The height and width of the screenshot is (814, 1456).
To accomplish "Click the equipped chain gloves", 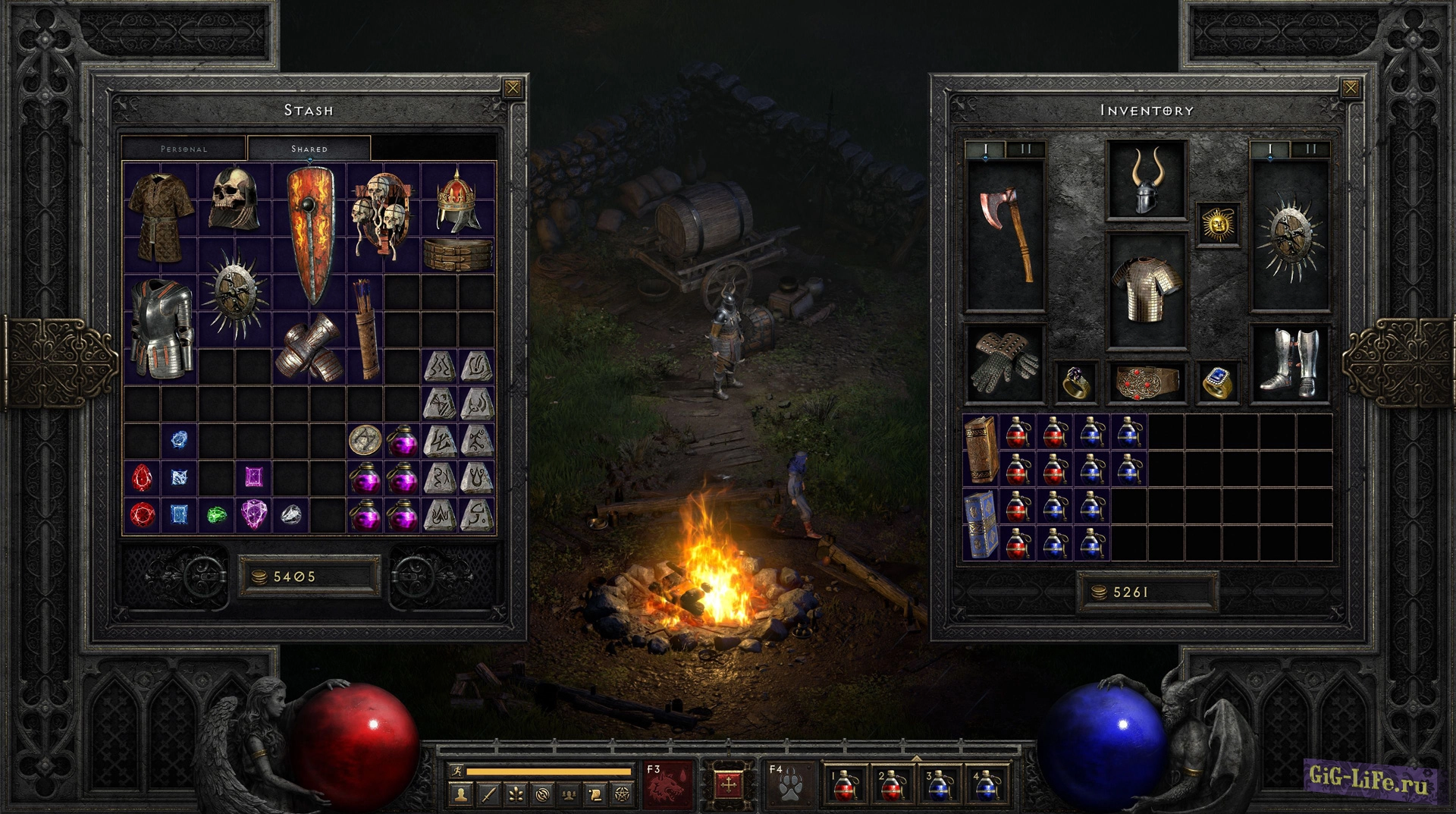I will click(1006, 364).
